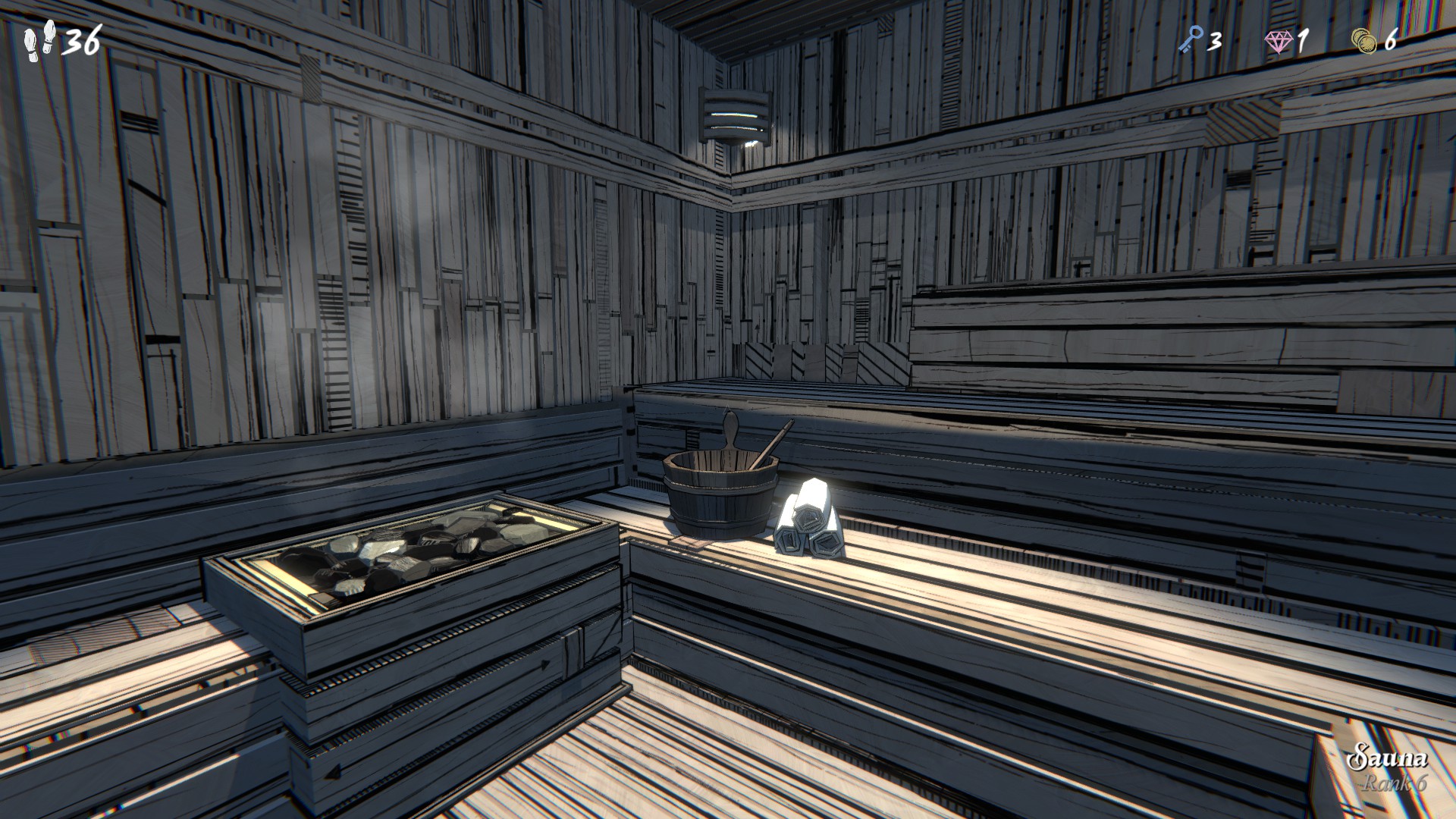1456x819 pixels.
Task: Select the gold coins icon
Action: pyautogui.click(x=1365, y=40)
